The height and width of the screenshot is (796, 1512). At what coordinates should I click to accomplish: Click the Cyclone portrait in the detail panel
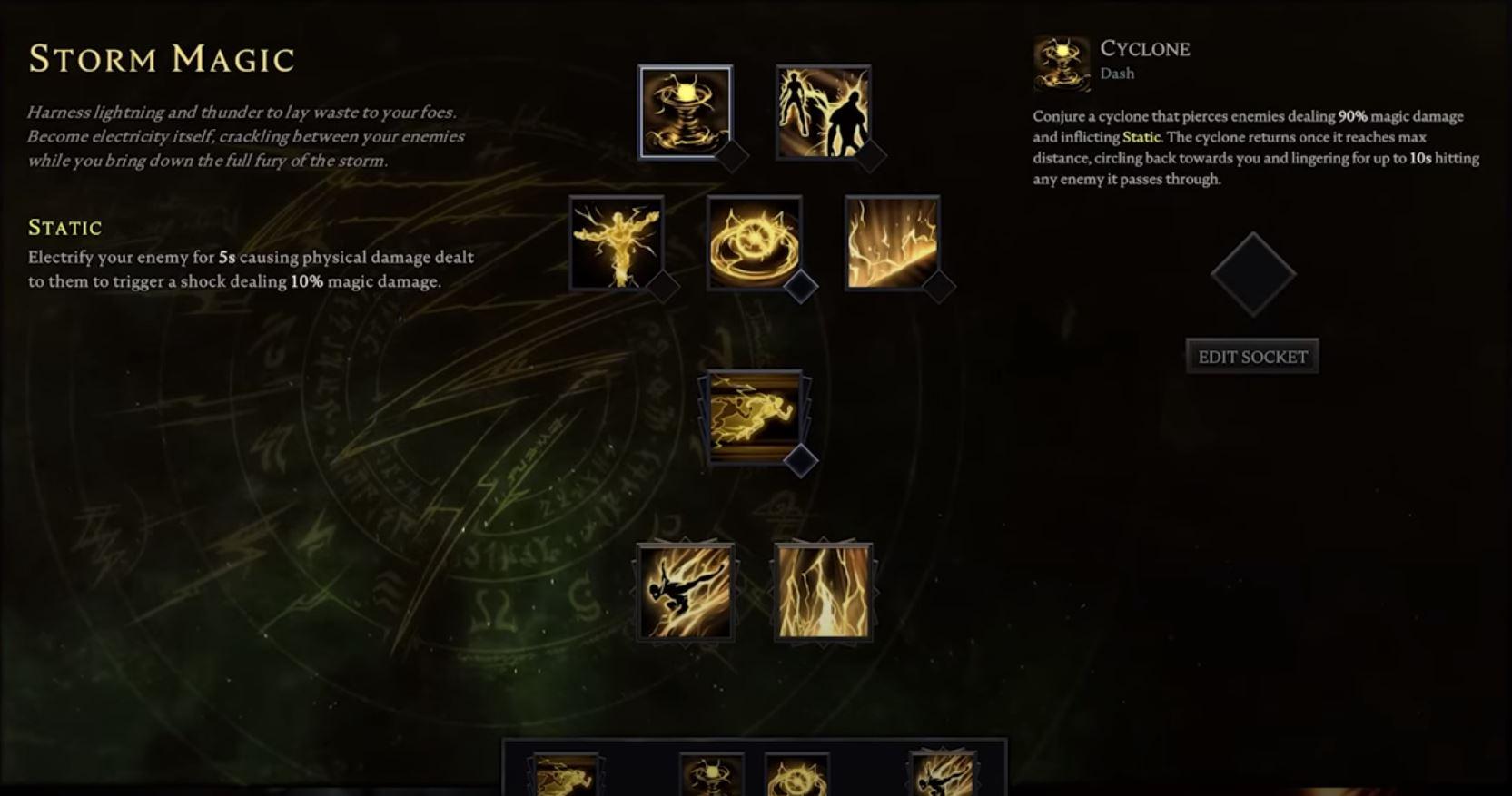[1060, 61]
